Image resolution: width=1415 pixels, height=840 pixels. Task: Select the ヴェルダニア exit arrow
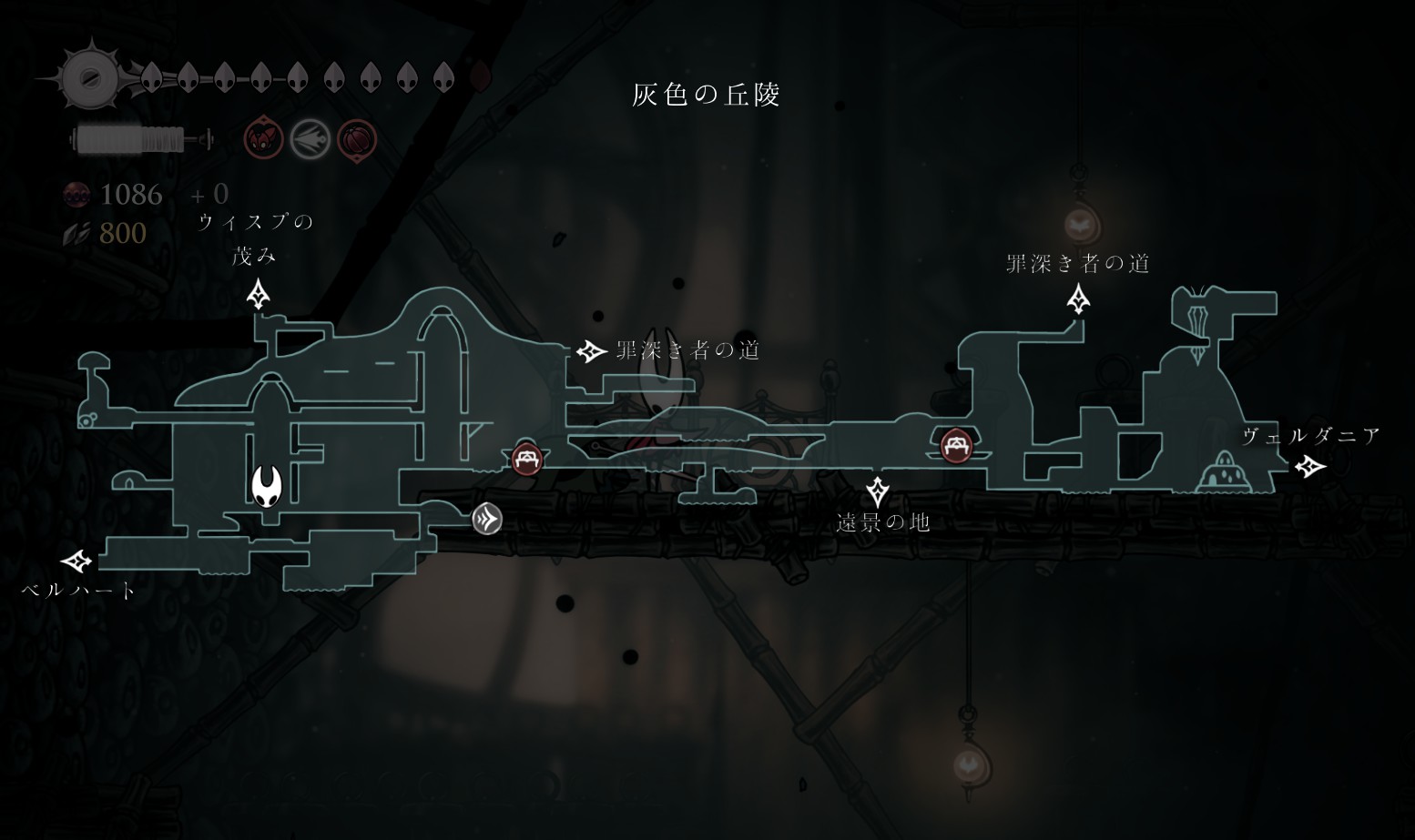1310,466
